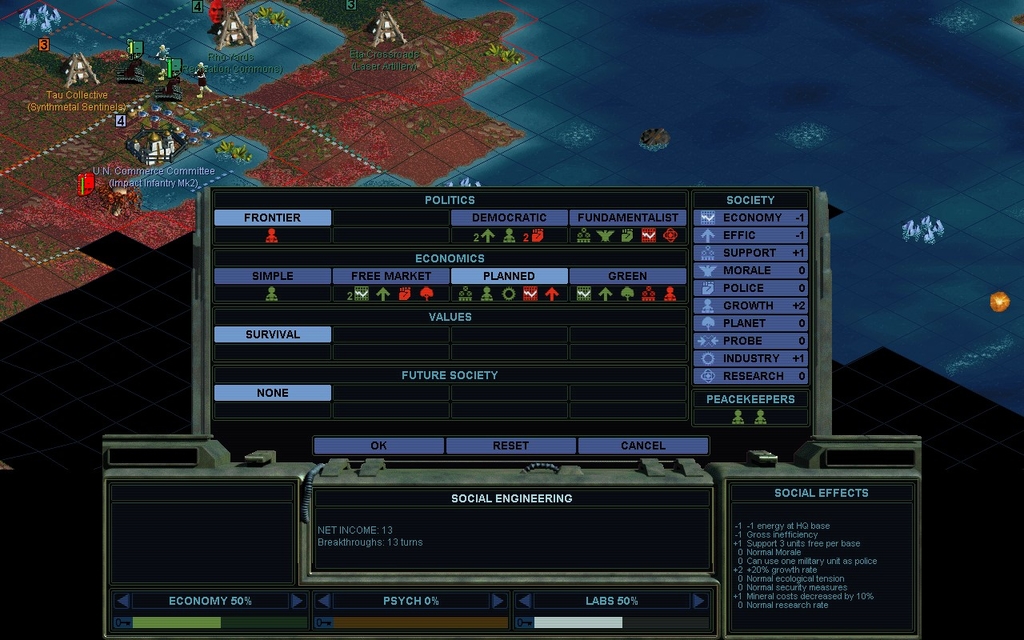Cancel the social engineering dialog

tap(642, 446)
